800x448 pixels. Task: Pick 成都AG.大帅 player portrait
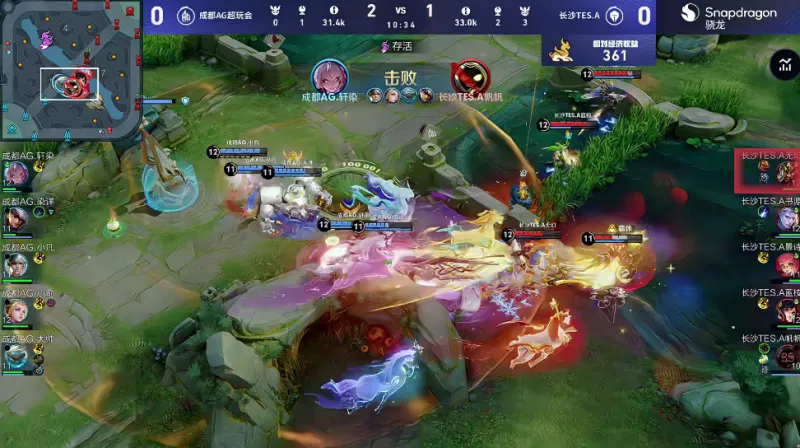pyautogui.click(x=15, y=357)
